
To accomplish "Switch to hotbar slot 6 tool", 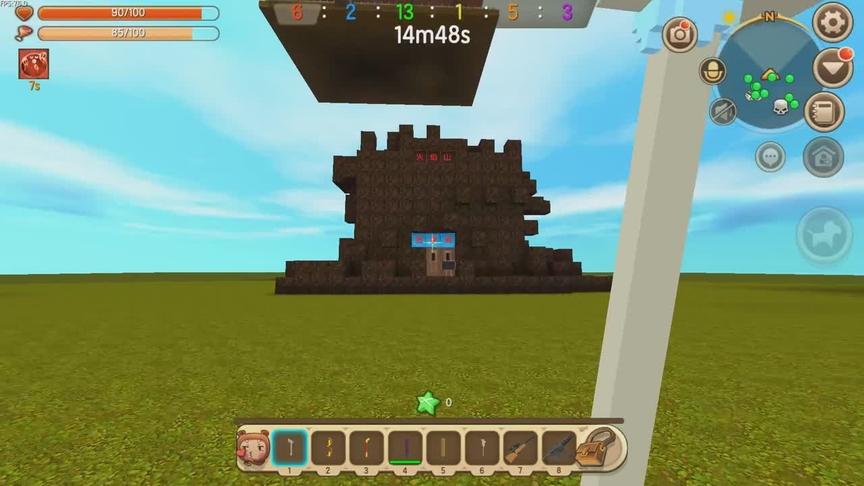I will click(x=481, y=448).
